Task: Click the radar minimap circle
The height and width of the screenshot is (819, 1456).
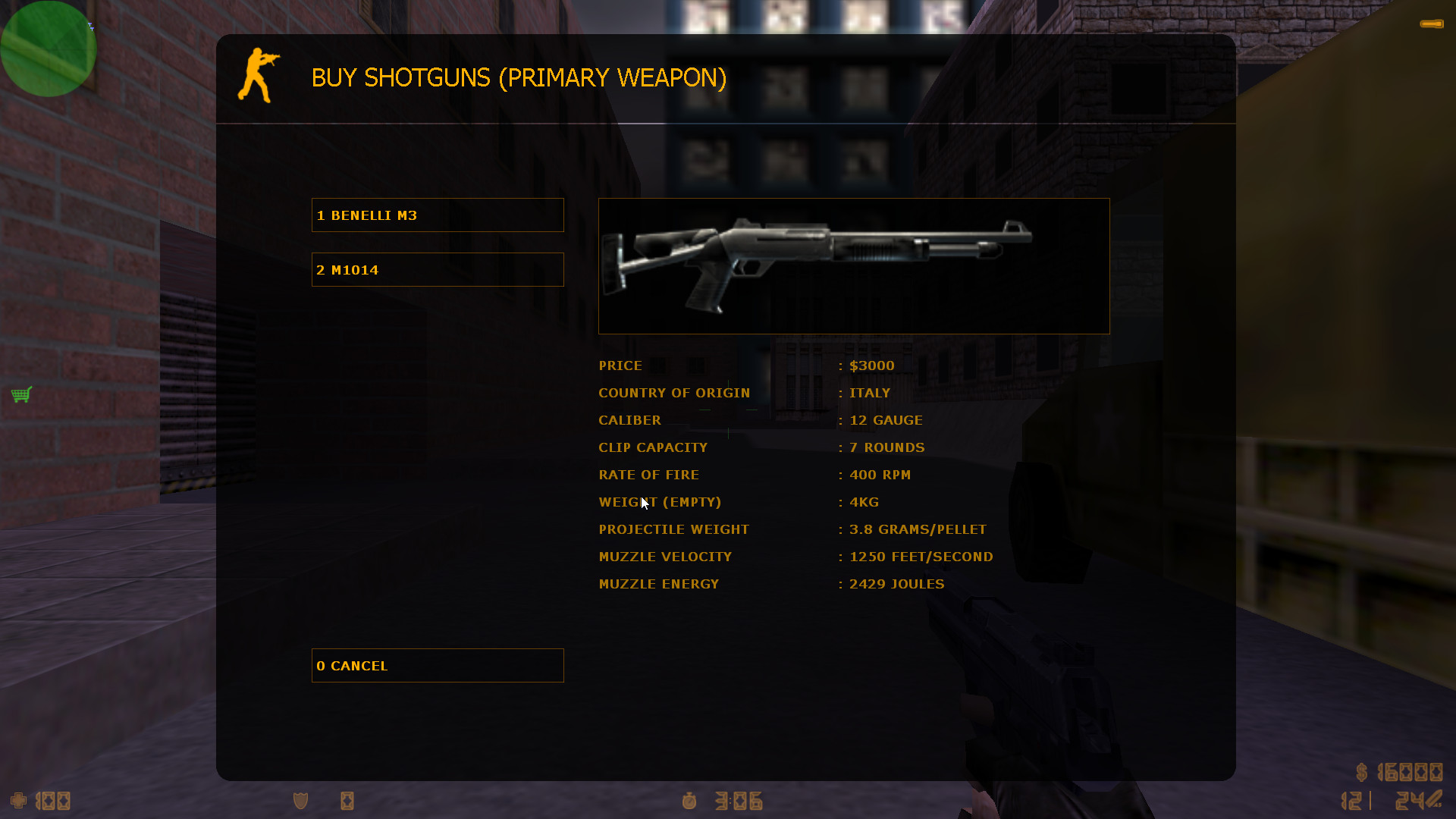Action: 48,49
